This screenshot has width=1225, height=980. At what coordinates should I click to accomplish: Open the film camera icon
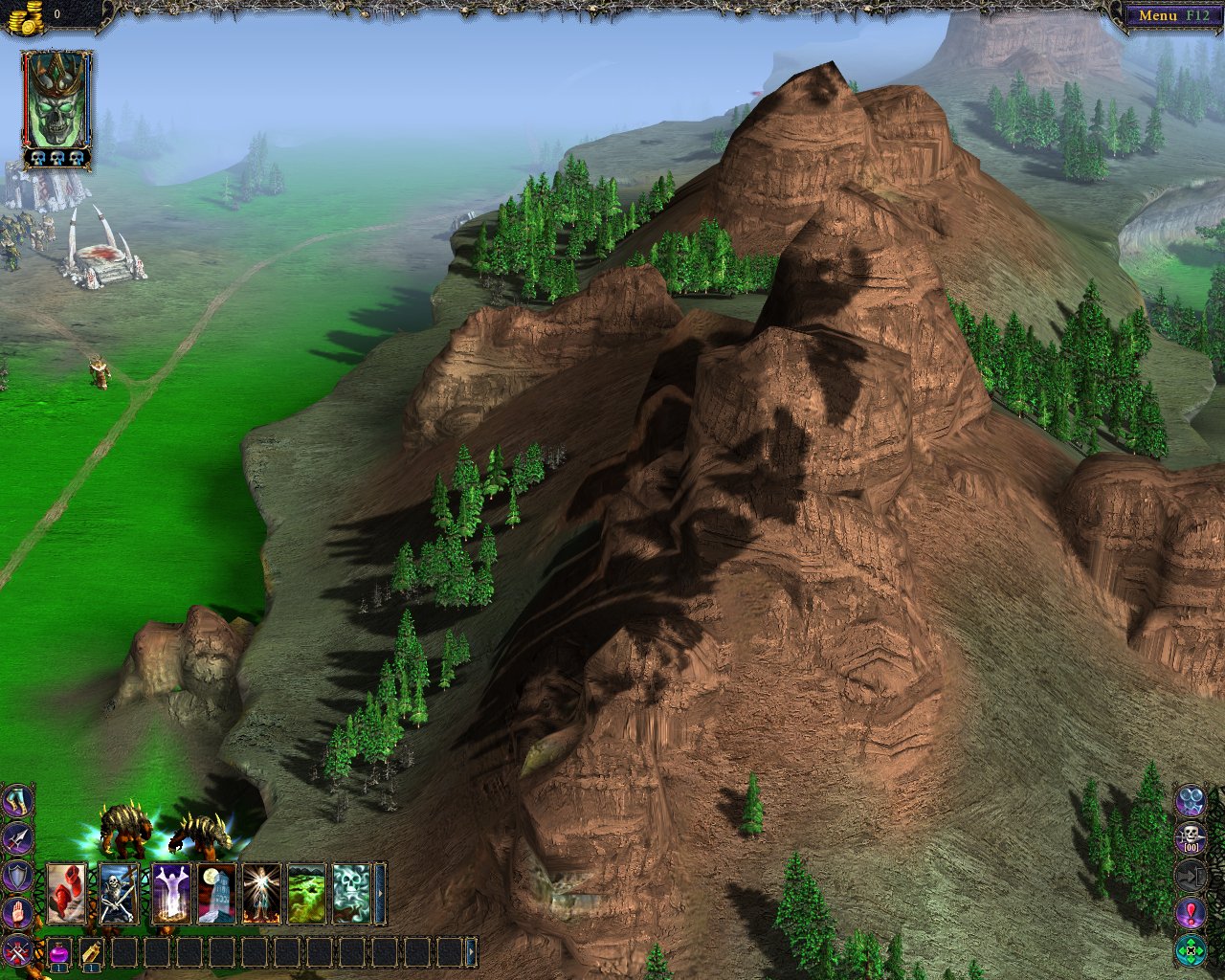pos(1191,799)
